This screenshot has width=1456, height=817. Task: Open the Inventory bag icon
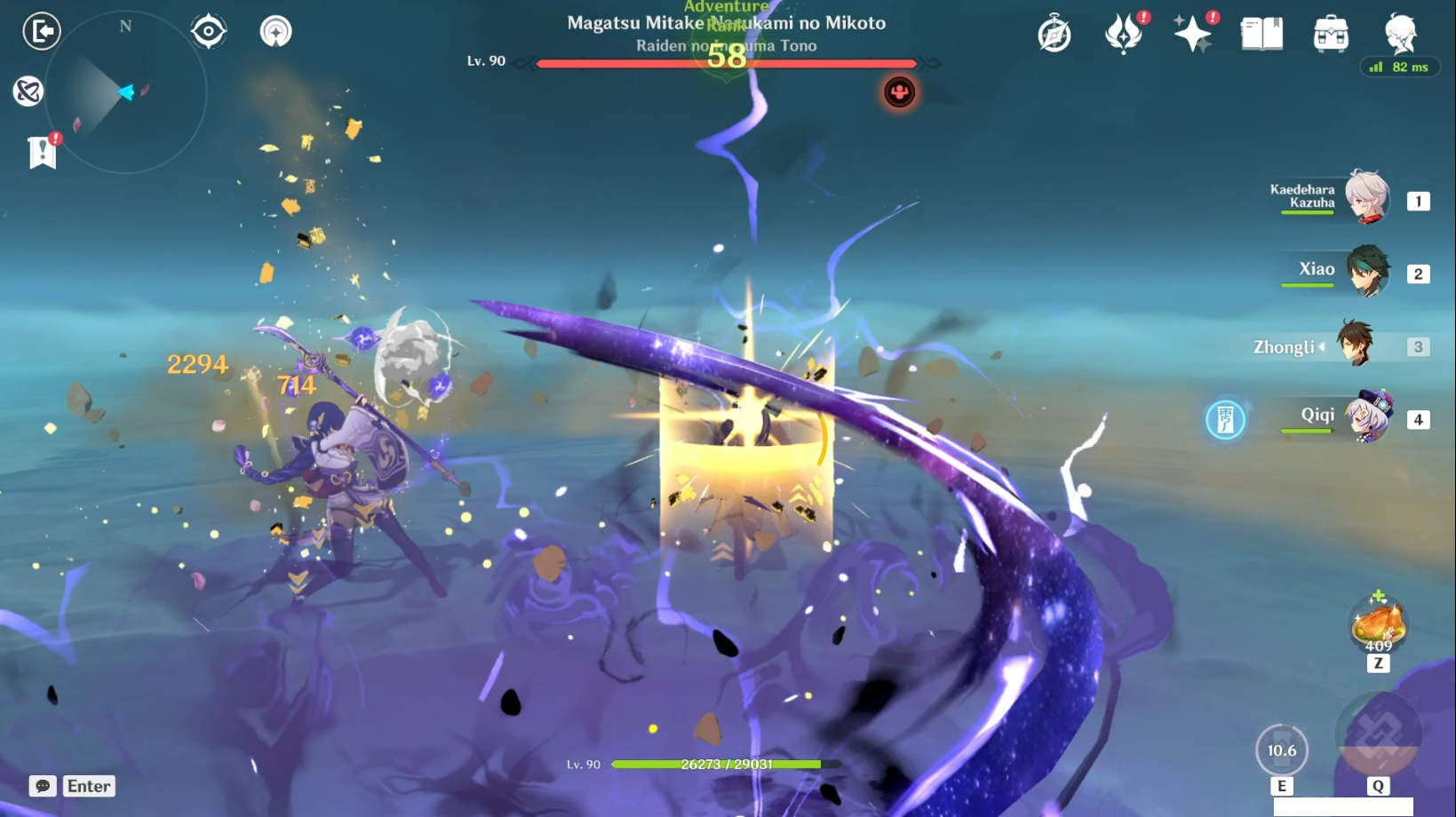coord(1328,32)
